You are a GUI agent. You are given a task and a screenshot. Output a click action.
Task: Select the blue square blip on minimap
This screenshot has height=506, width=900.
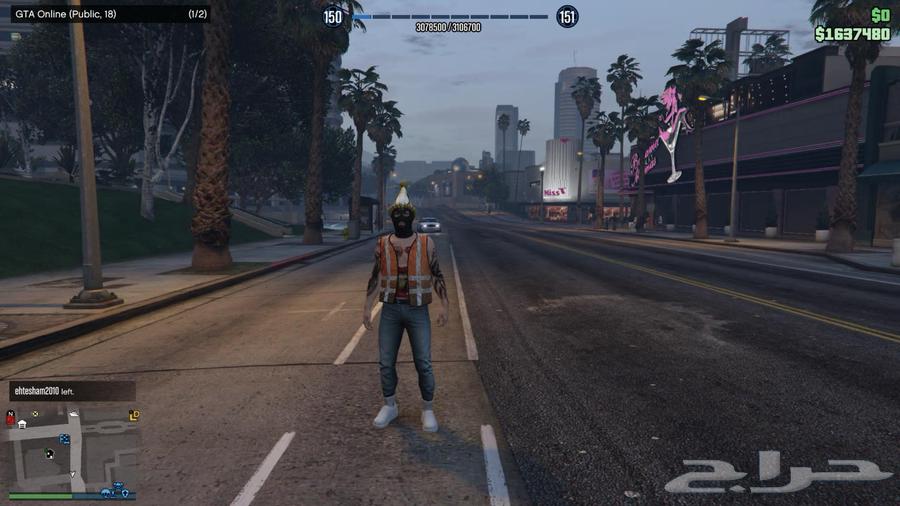(65, 438)
